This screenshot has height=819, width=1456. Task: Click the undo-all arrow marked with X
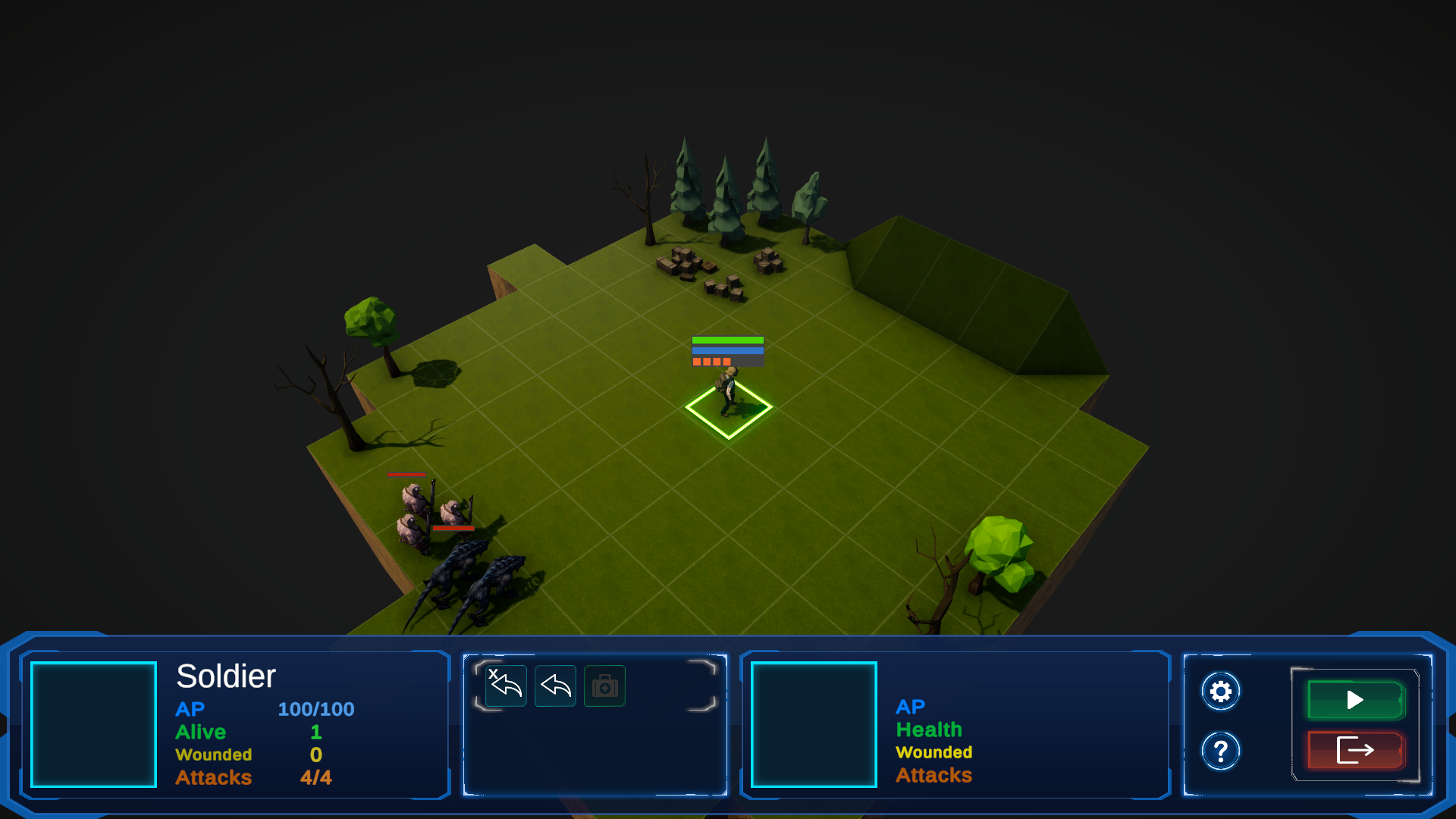click(506, 686)
